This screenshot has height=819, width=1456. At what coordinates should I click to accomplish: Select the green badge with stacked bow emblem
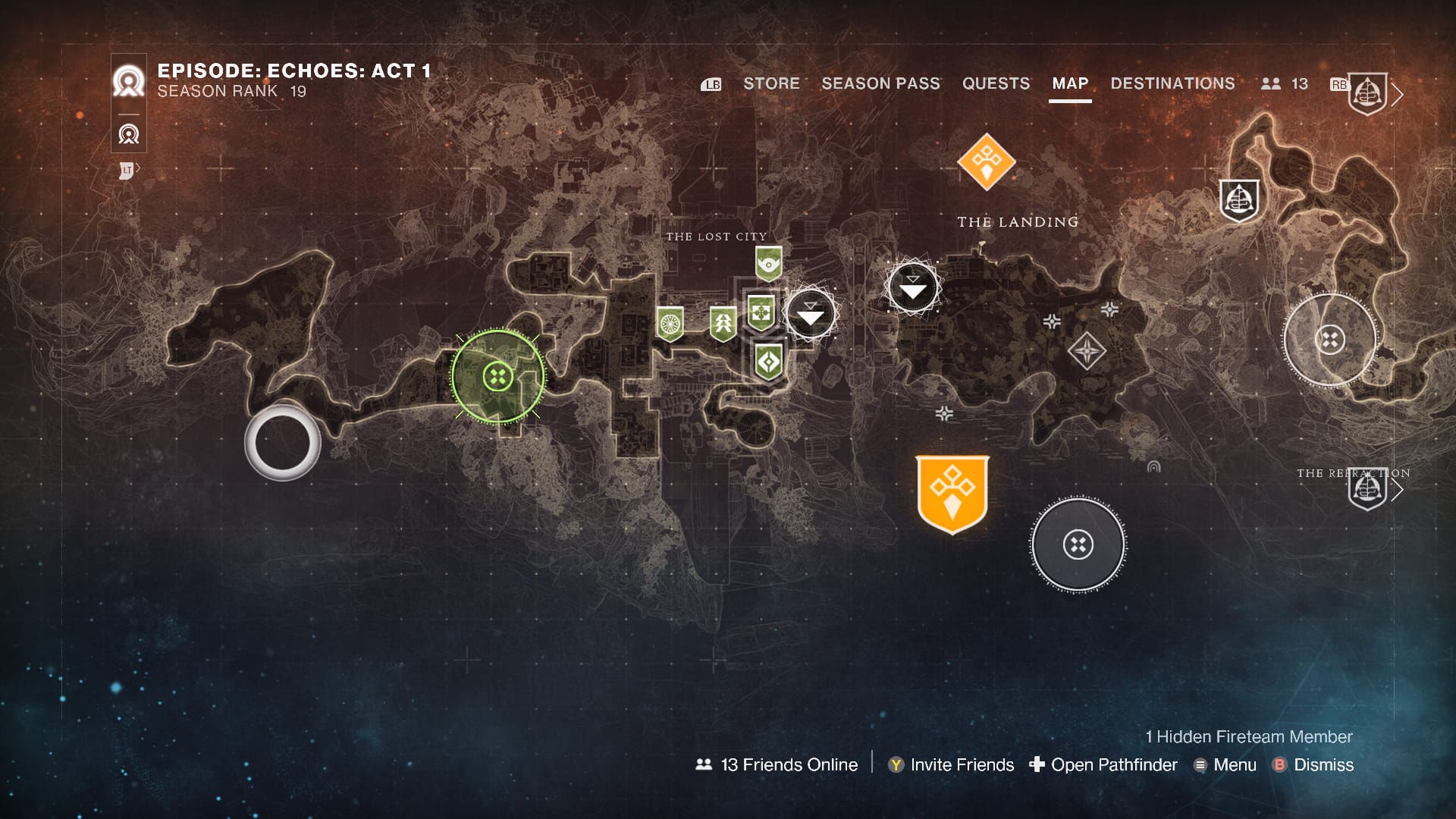pos(723,321)
